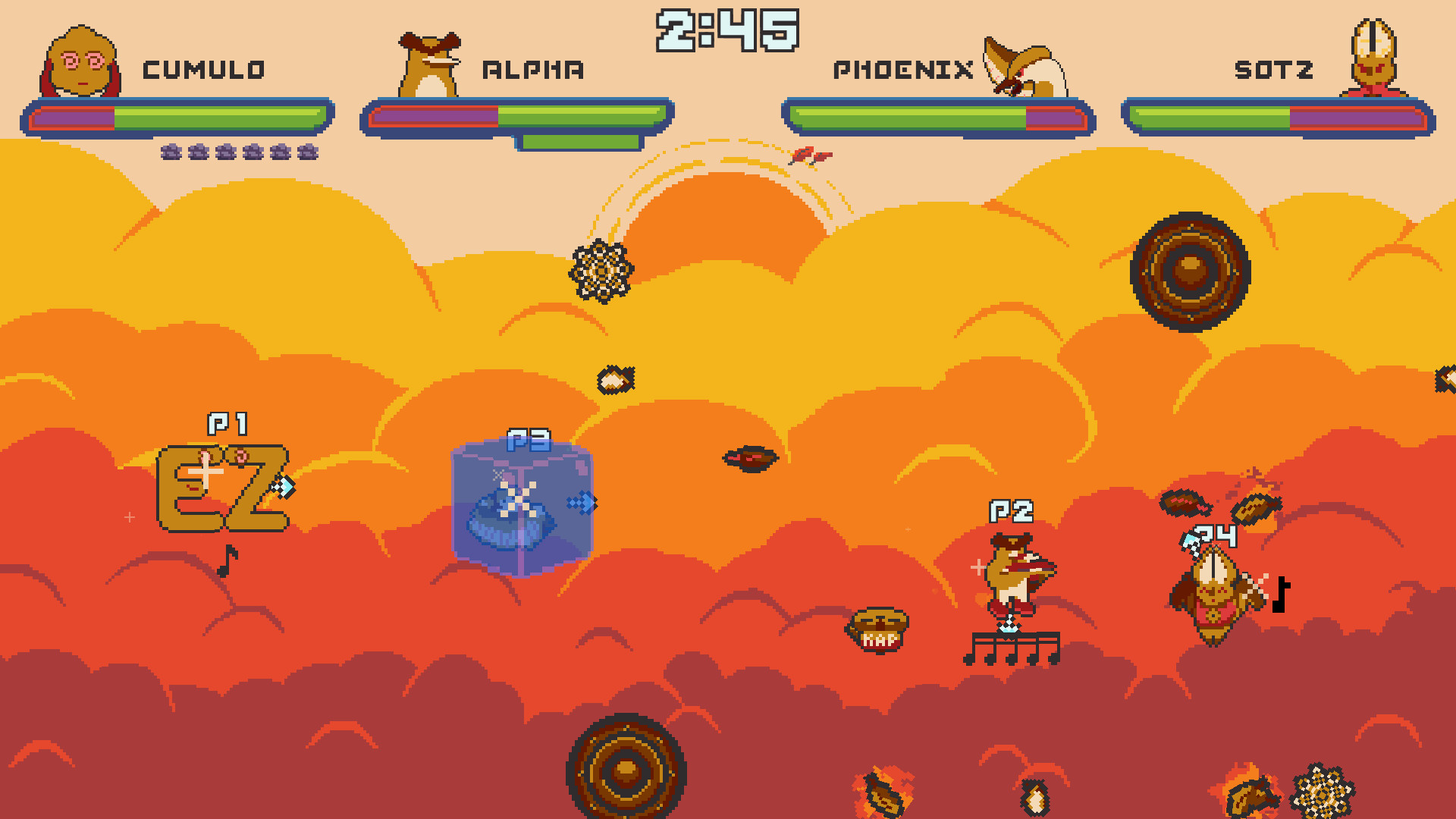
Task: Click the P1 label above the EZ word
Action: (x=228, y=423)
